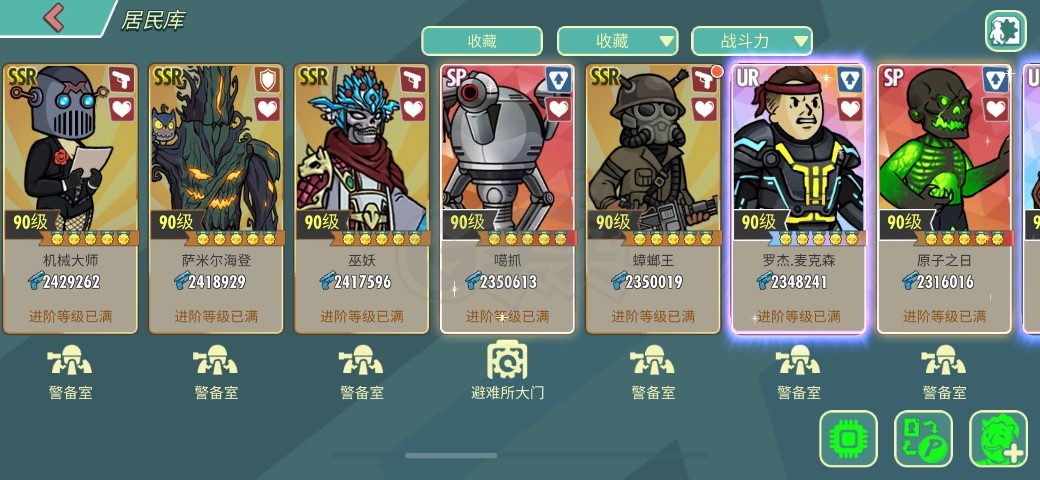Select the 萨米尔海登 resident card
The height and width of the screenshot is (480, 1040).
[x=216, y=198]
